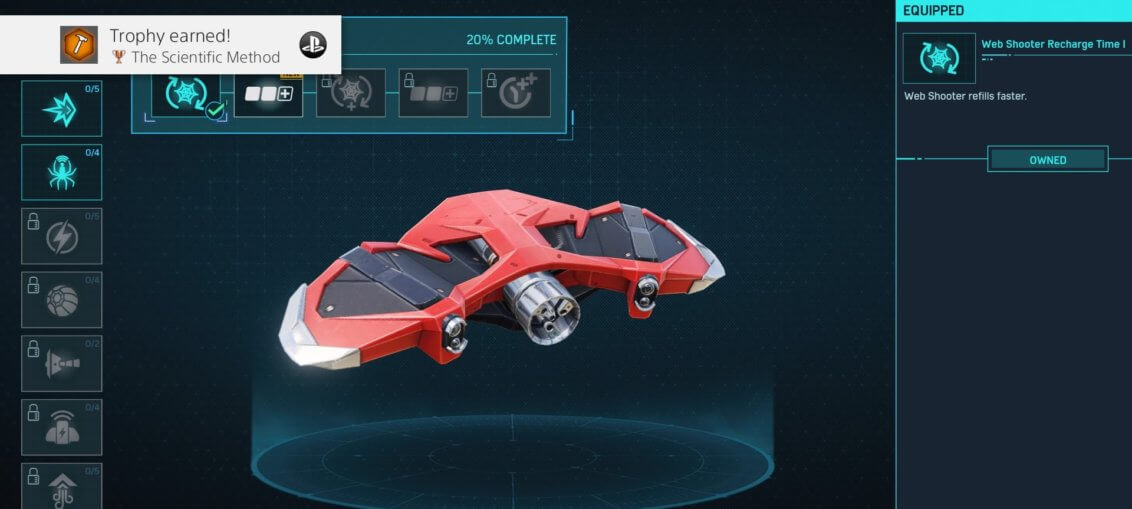The image size is (1132, 509).
Task: Select the locked upgrade with the Y-plus symbol
Action: coord(516,93)
